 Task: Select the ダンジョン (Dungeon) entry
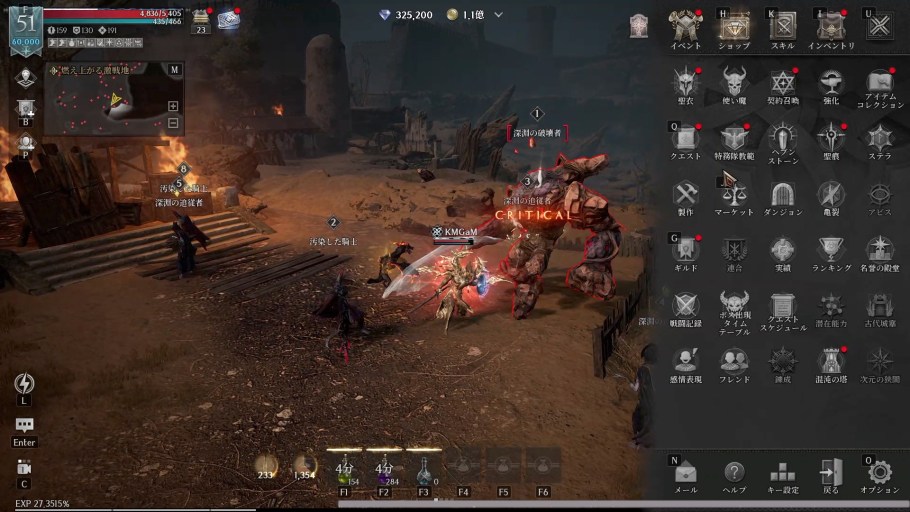782,194
